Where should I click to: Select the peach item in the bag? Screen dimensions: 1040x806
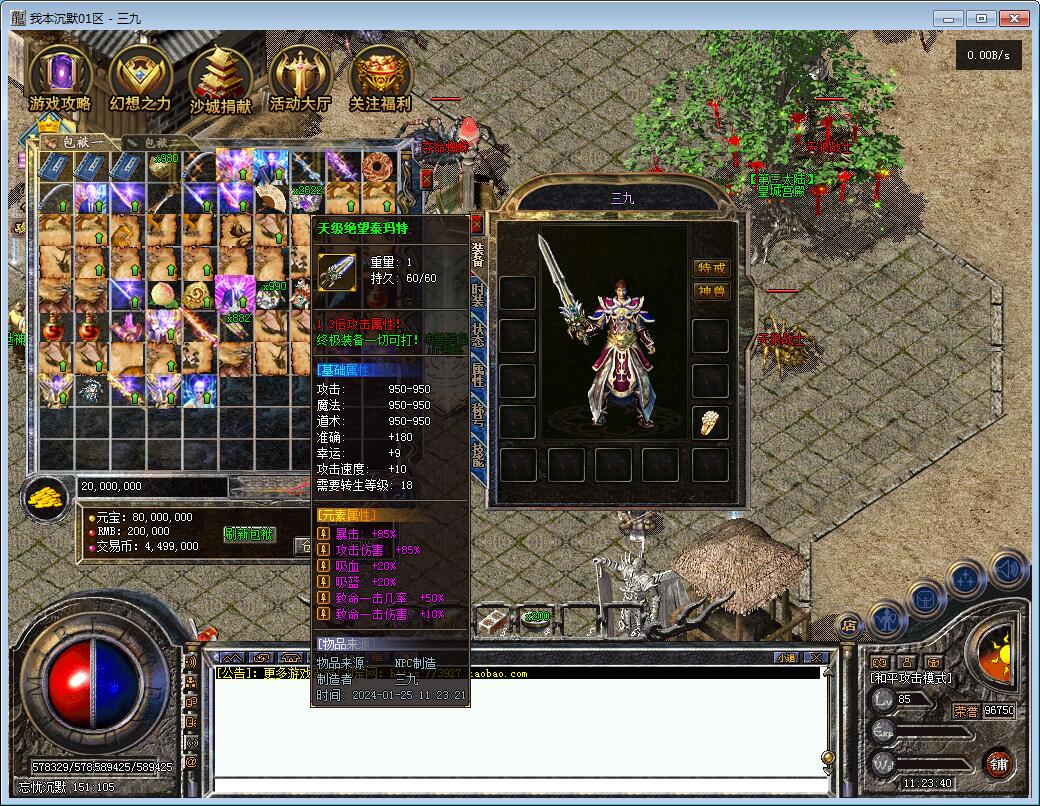click(162, 294)
